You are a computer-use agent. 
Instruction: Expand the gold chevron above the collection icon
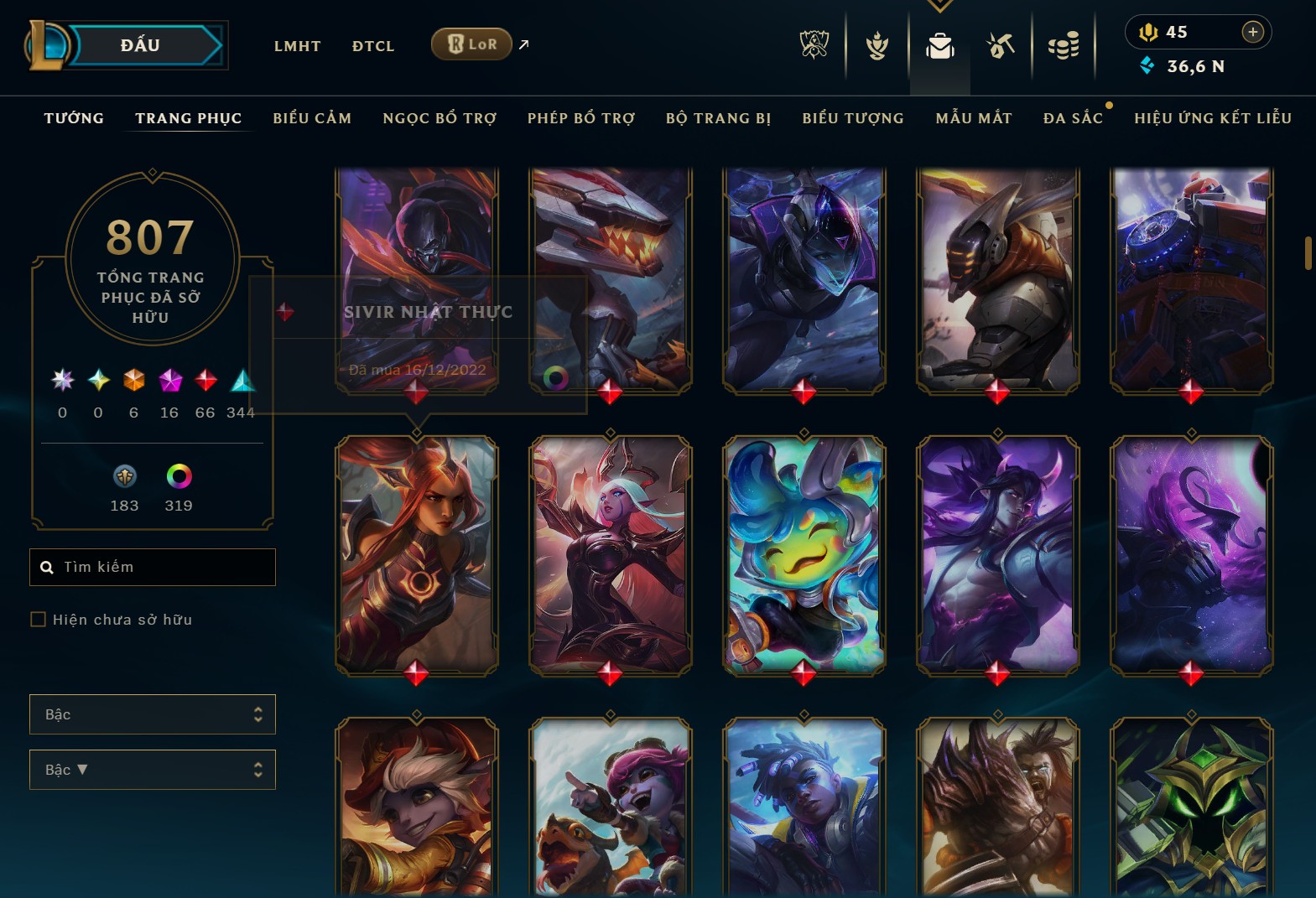tap(939, 5)
